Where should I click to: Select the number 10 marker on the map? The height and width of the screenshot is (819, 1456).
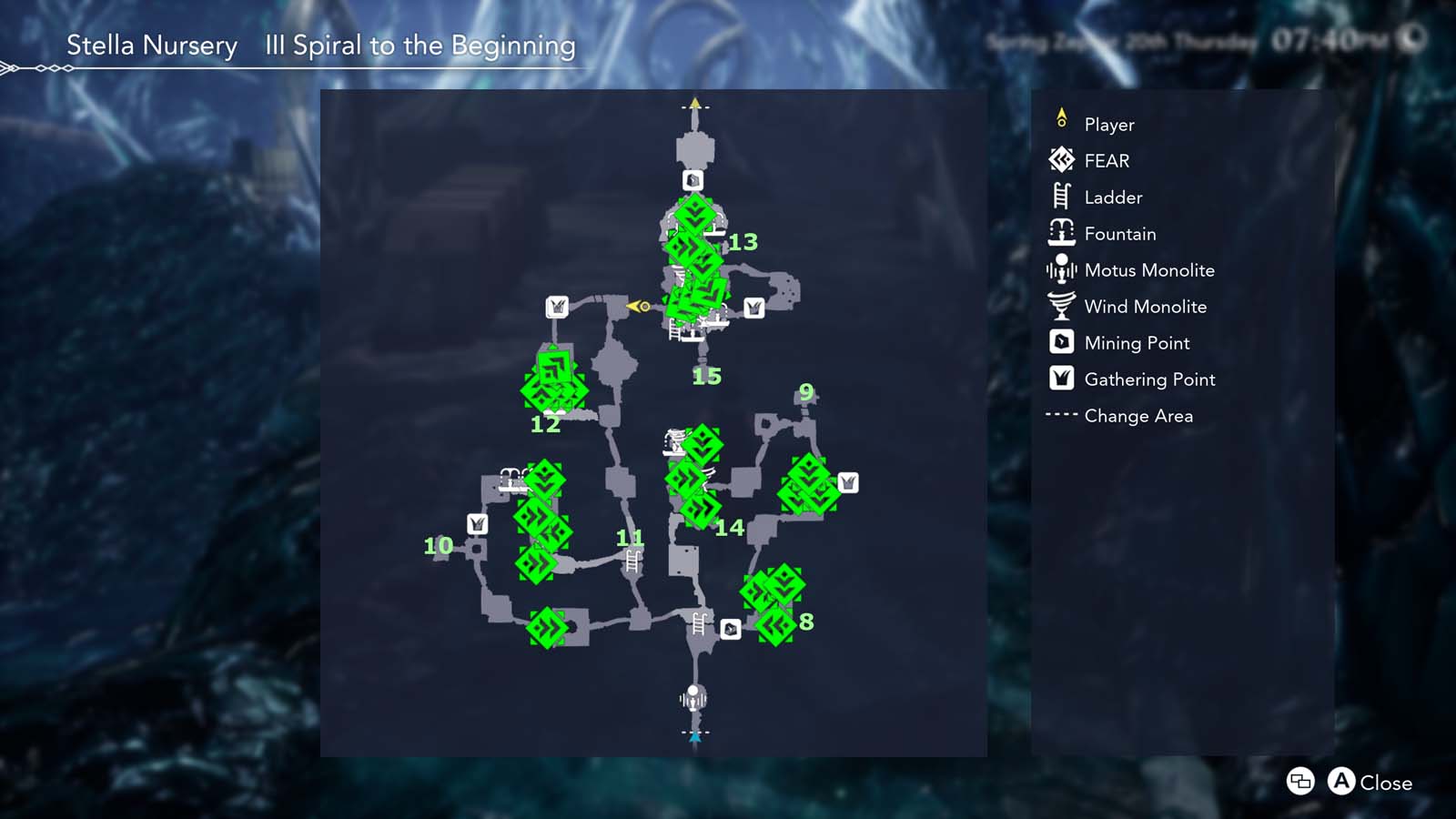click(438, 548)
